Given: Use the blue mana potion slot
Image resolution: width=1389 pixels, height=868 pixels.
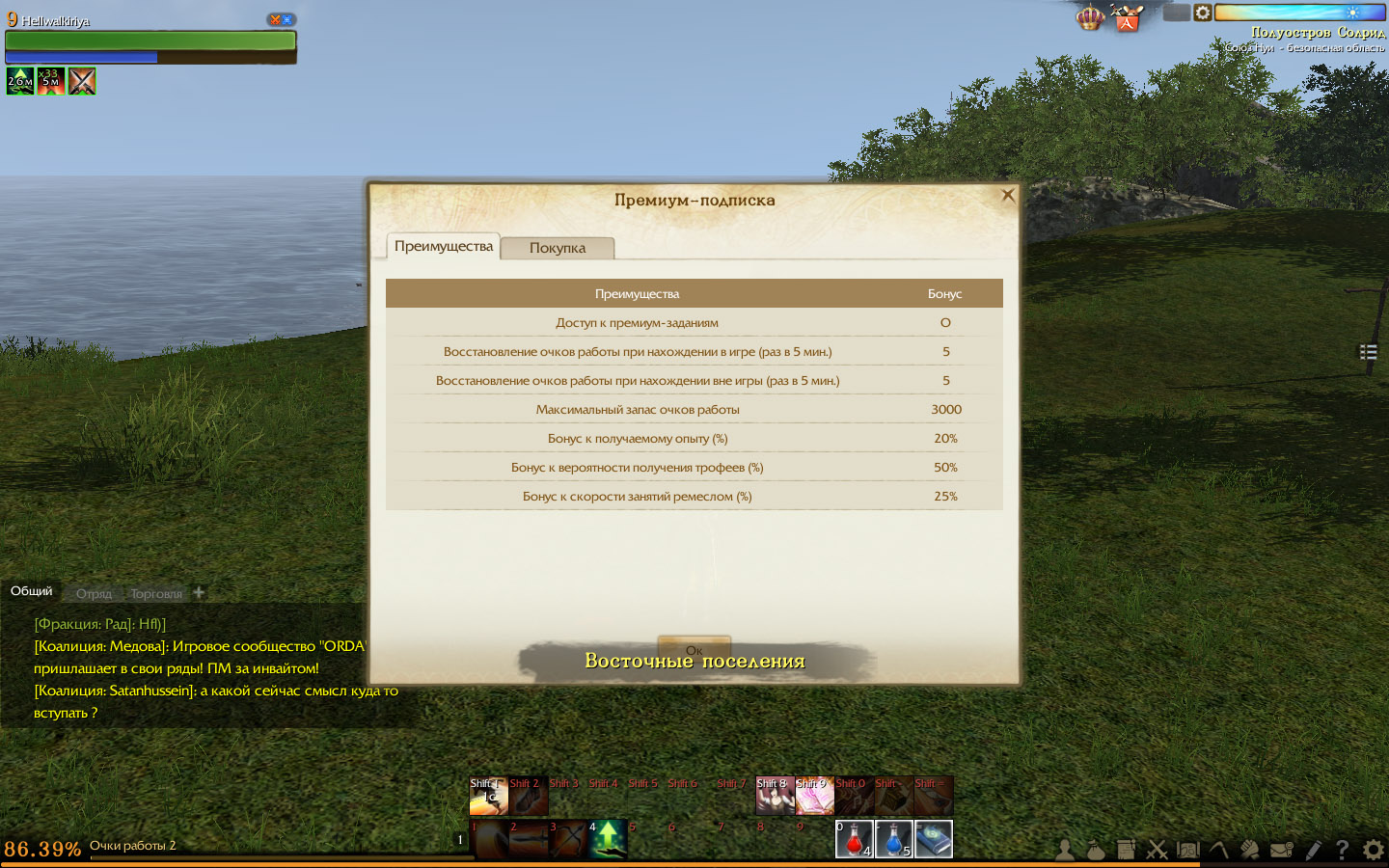Looking at the screenshot, I should (x=893, y=839).
